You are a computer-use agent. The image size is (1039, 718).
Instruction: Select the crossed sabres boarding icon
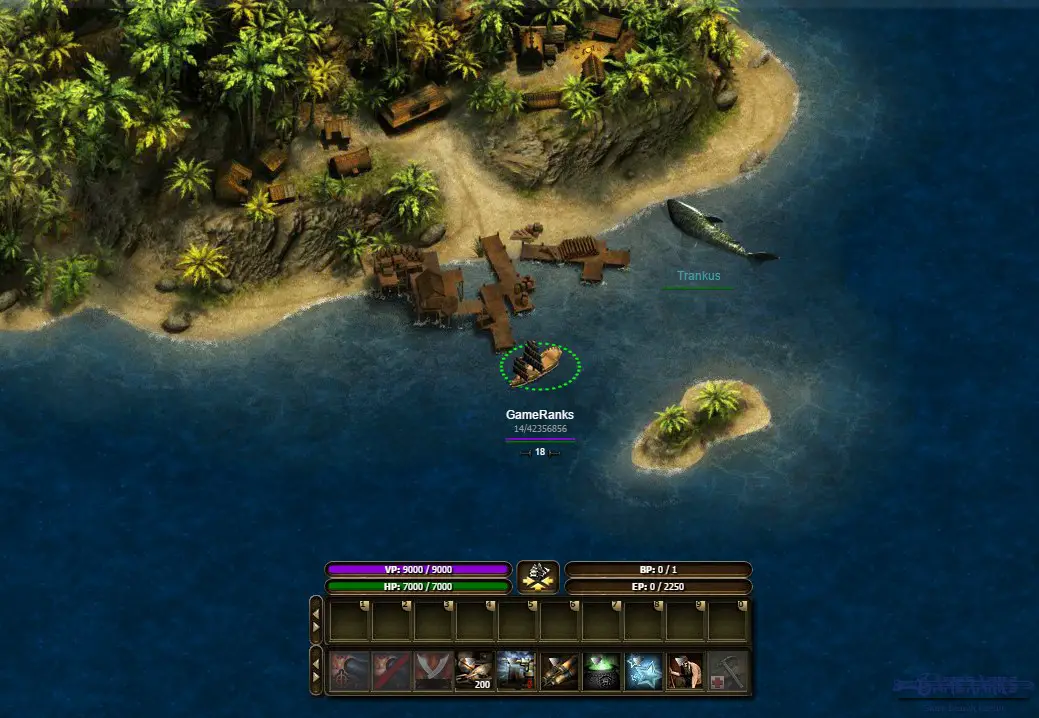434,670
